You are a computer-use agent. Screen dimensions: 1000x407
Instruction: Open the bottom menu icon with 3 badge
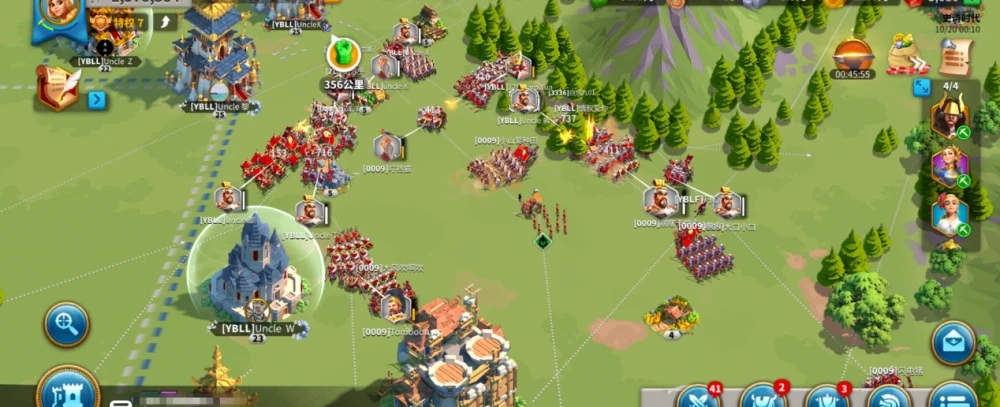827,398
